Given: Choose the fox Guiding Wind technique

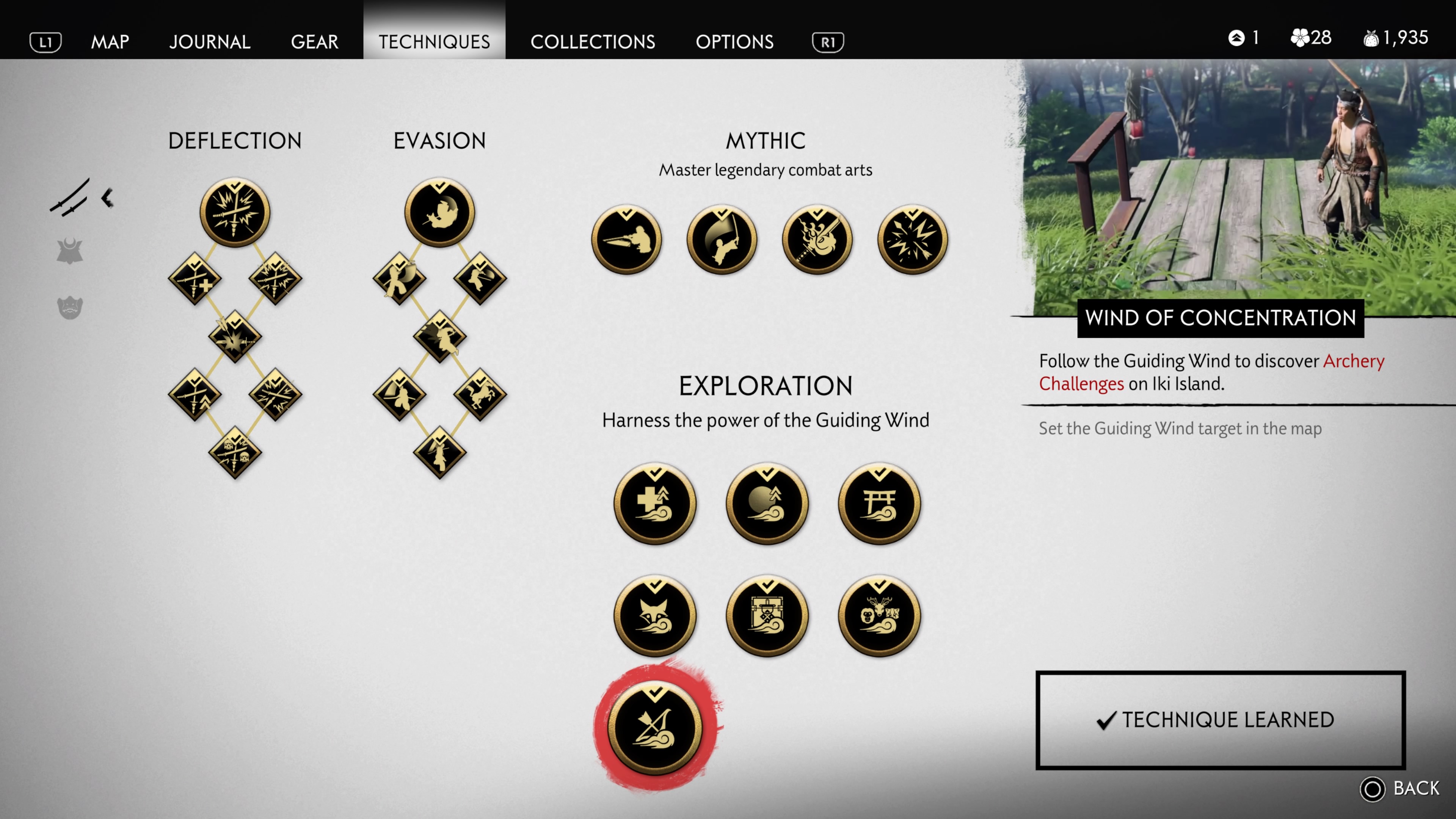Looking at the screenshot, I should point(654,615).
